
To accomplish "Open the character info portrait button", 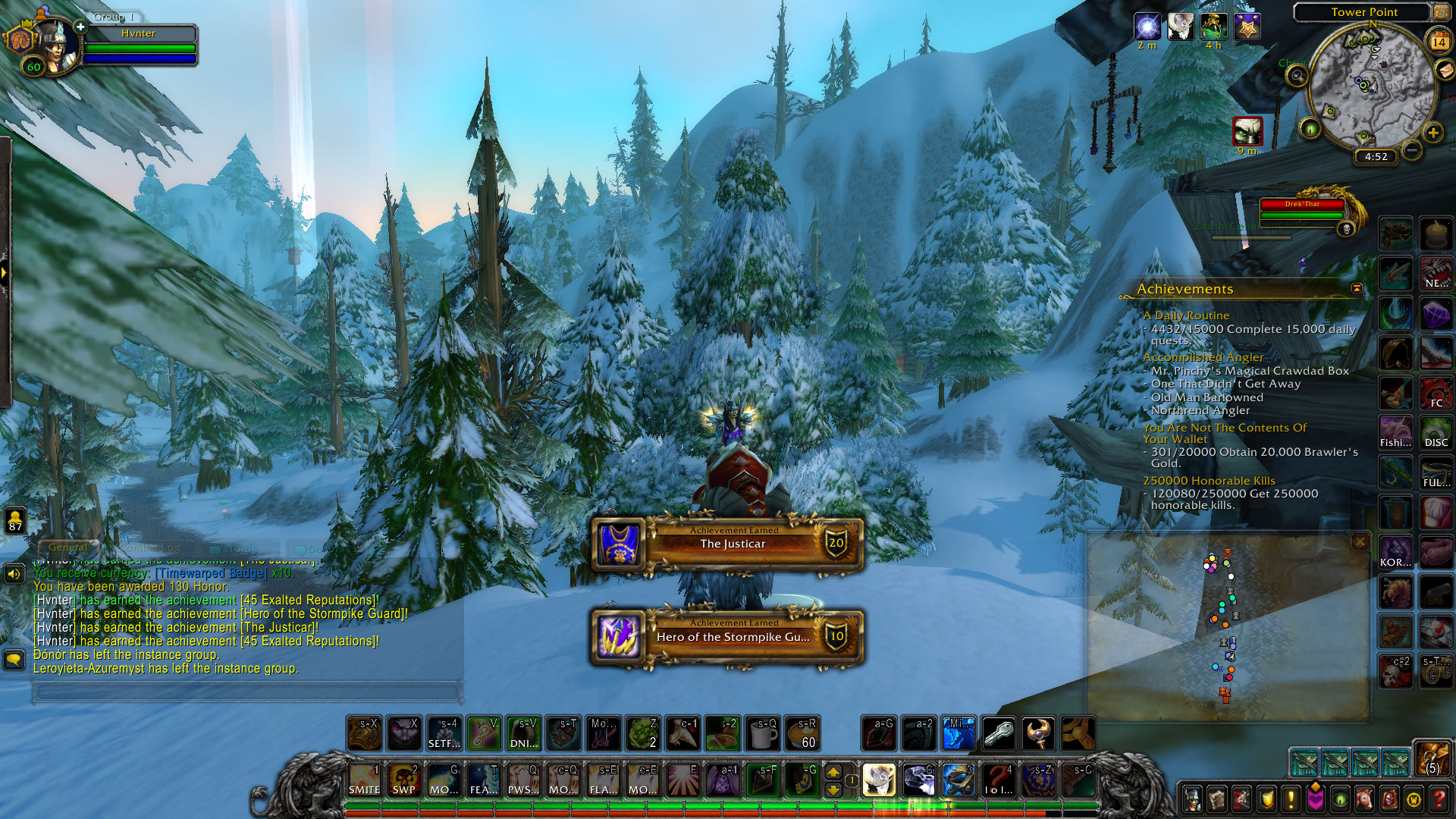I will 1193,799.
